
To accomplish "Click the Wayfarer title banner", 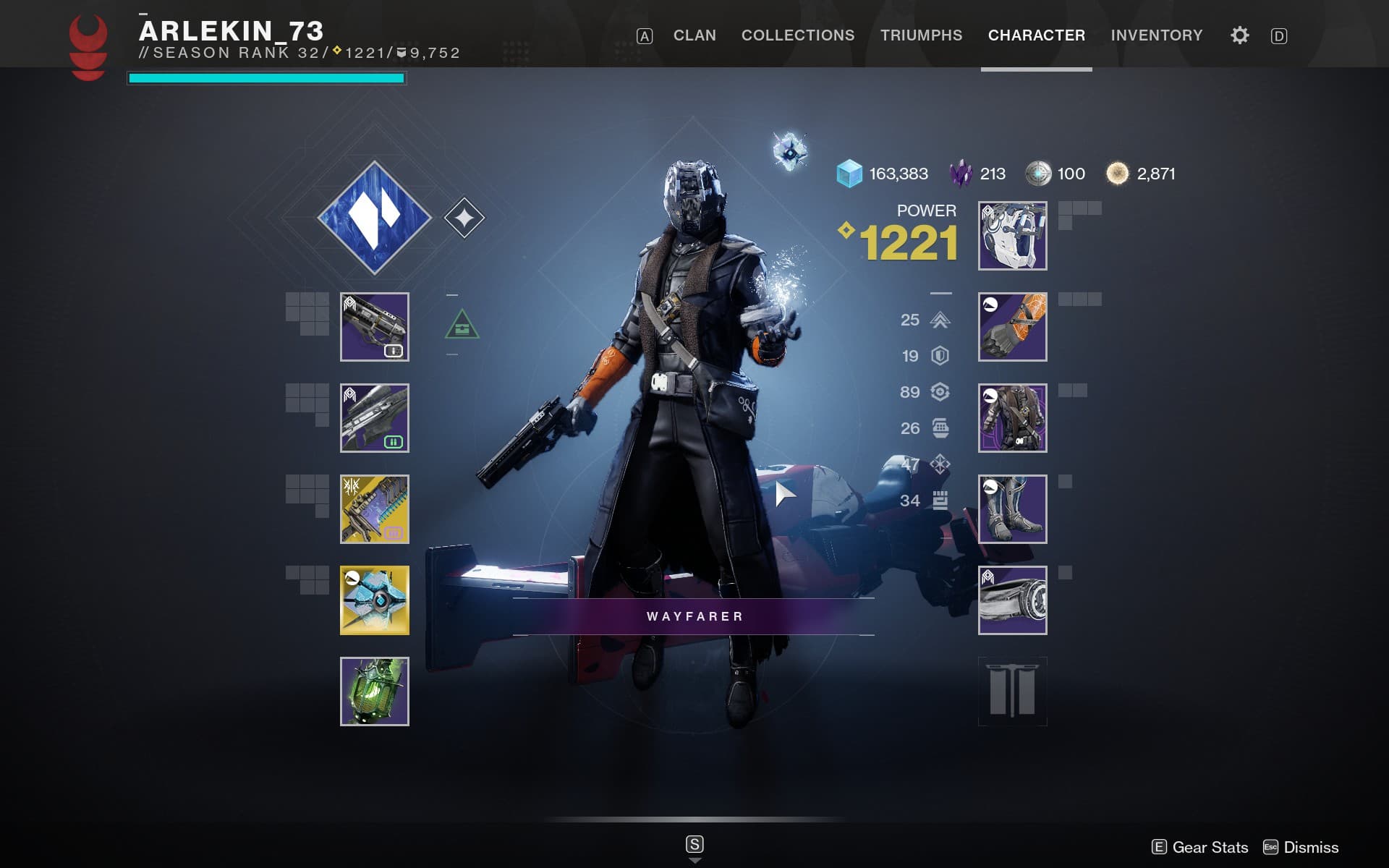I will [694, 616].
